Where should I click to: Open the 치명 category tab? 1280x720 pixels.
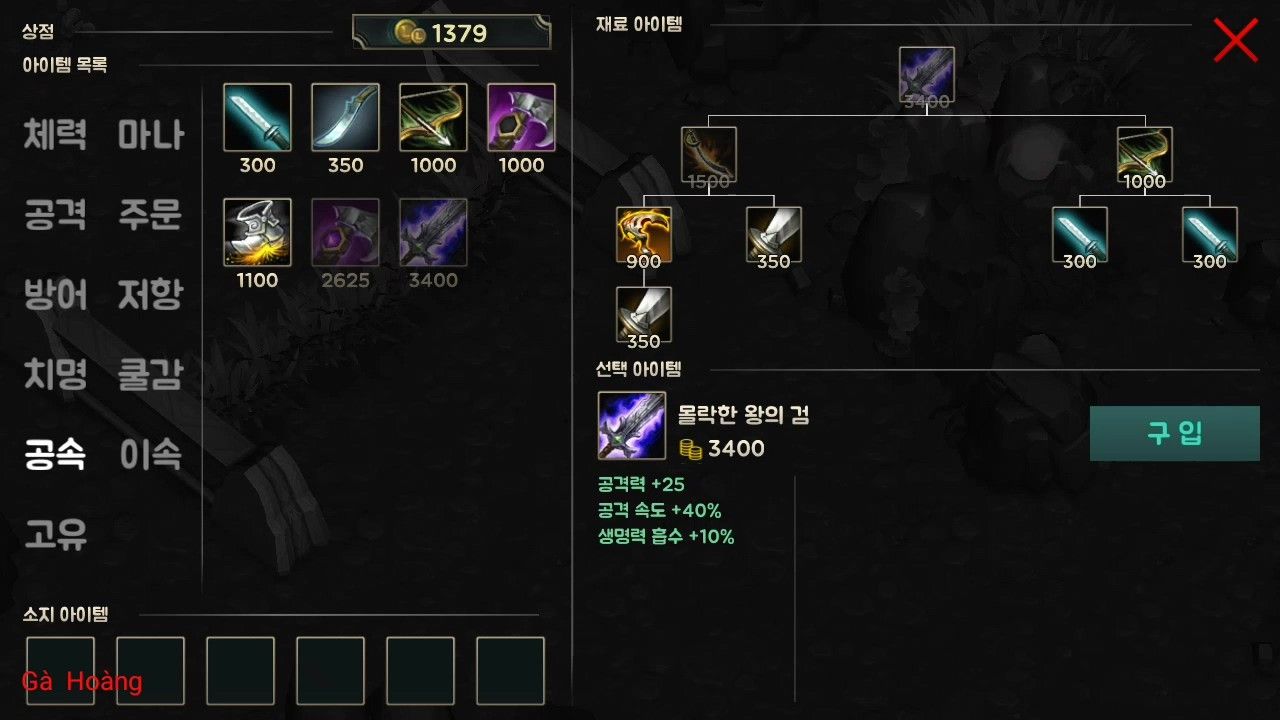pyautogui.click(x=55, y=374)
